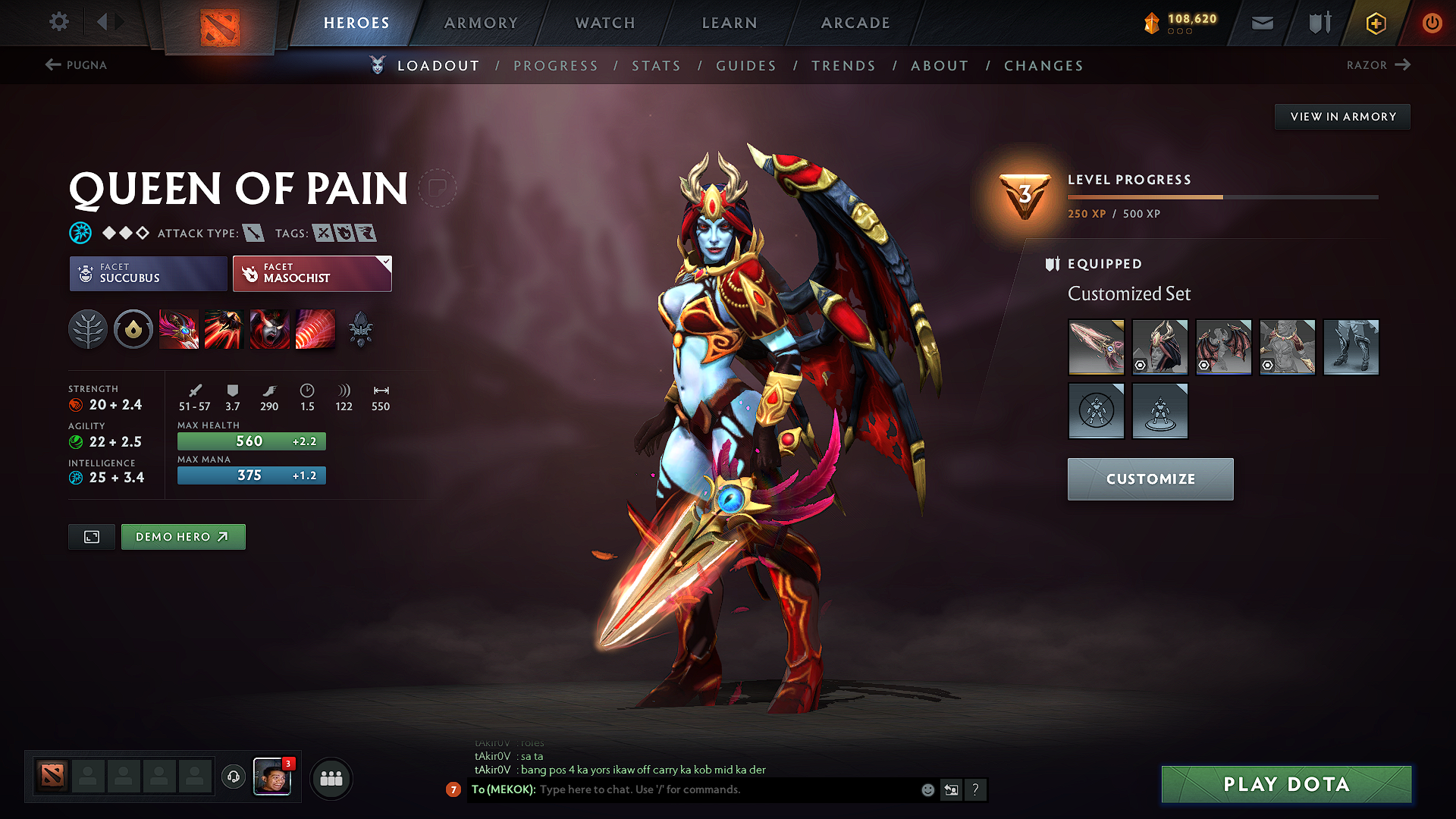The height and width of the screenshot is (819, 1456).
Task: Open the settings gear in the top bar
Action: pyautogui.click(x=58, y=22)
